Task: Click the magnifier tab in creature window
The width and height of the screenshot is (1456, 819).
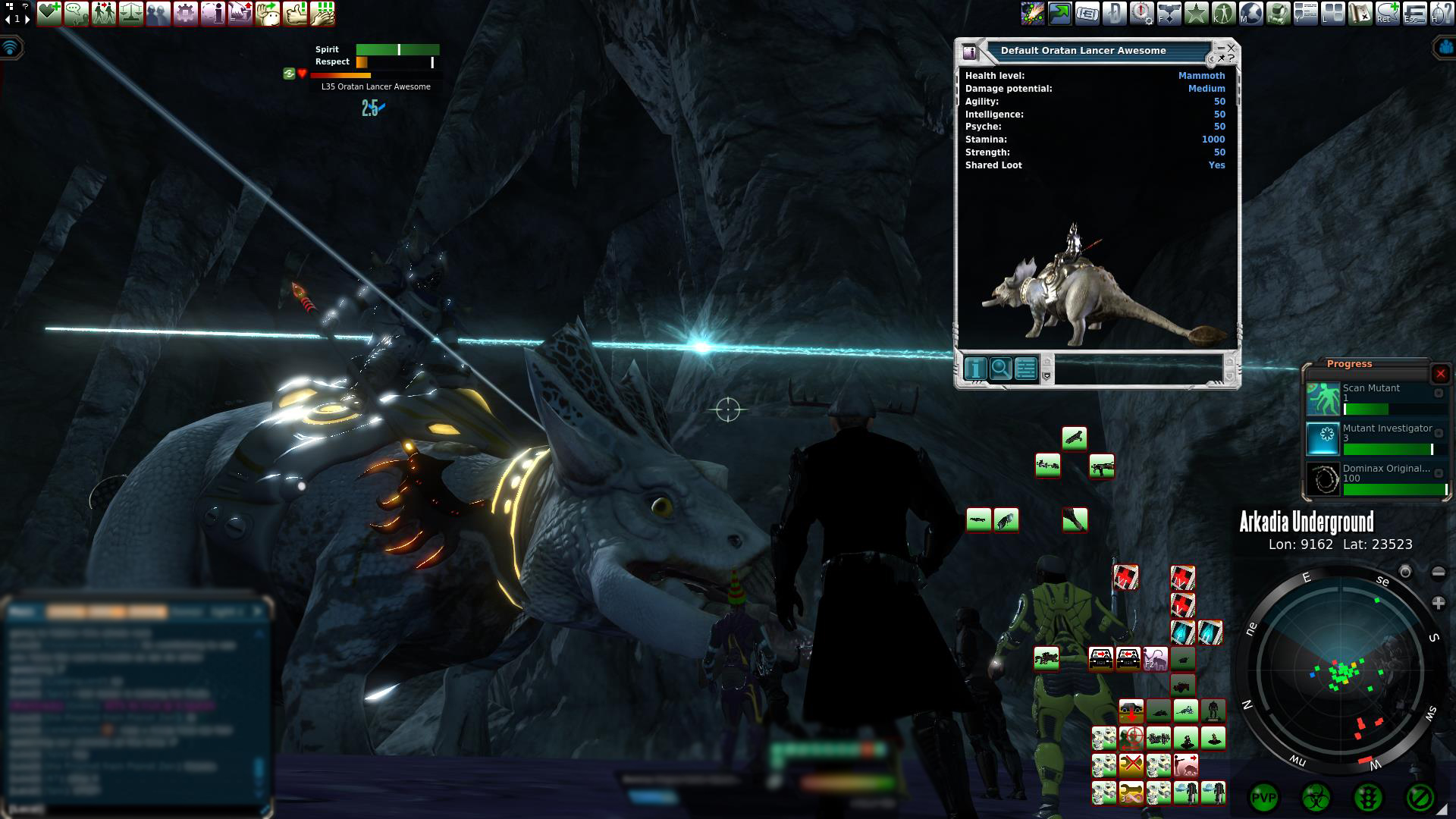Action: (x=1000, y=369)
